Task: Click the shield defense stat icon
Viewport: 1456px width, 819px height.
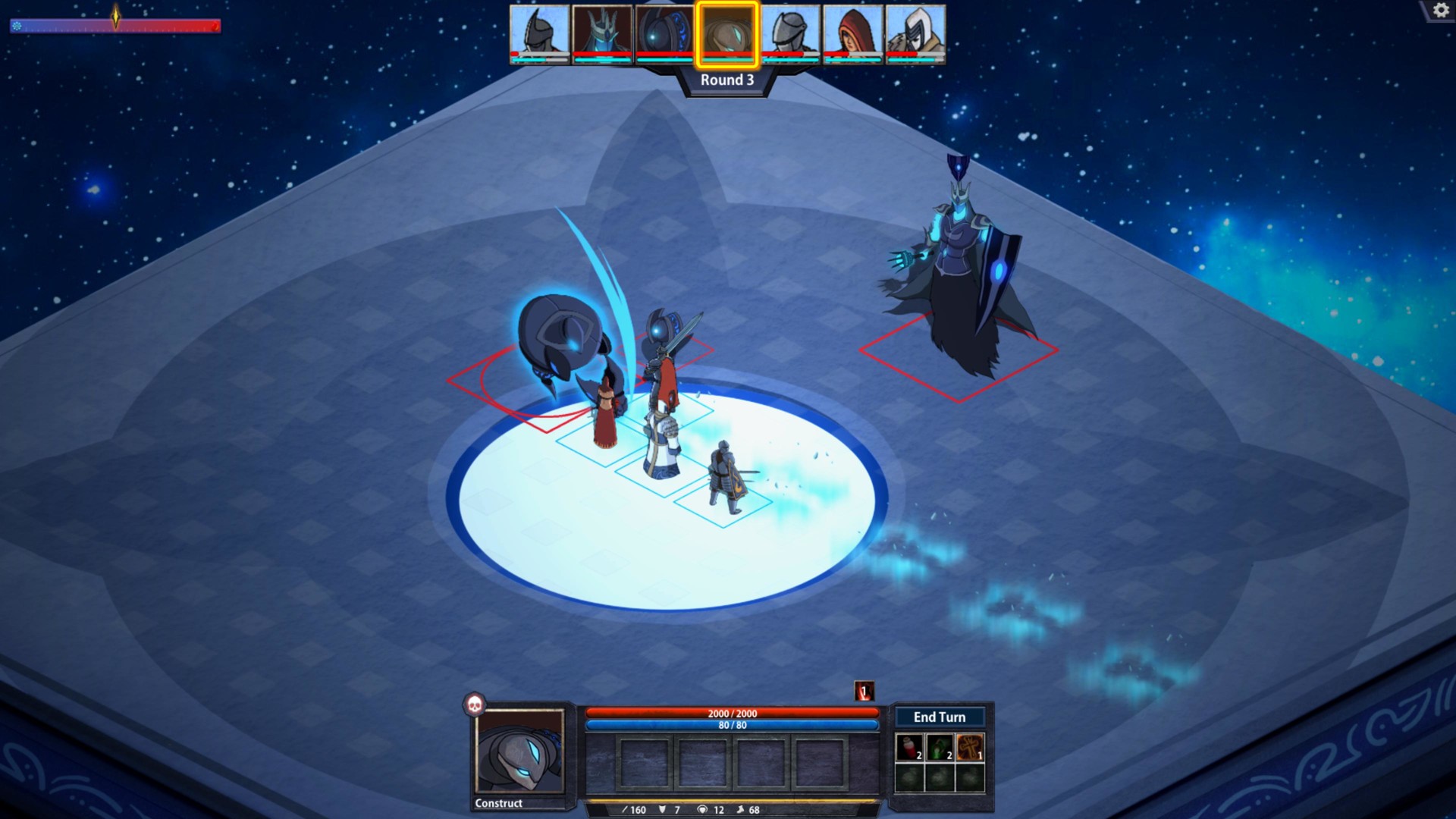Action: coord(661,810)
